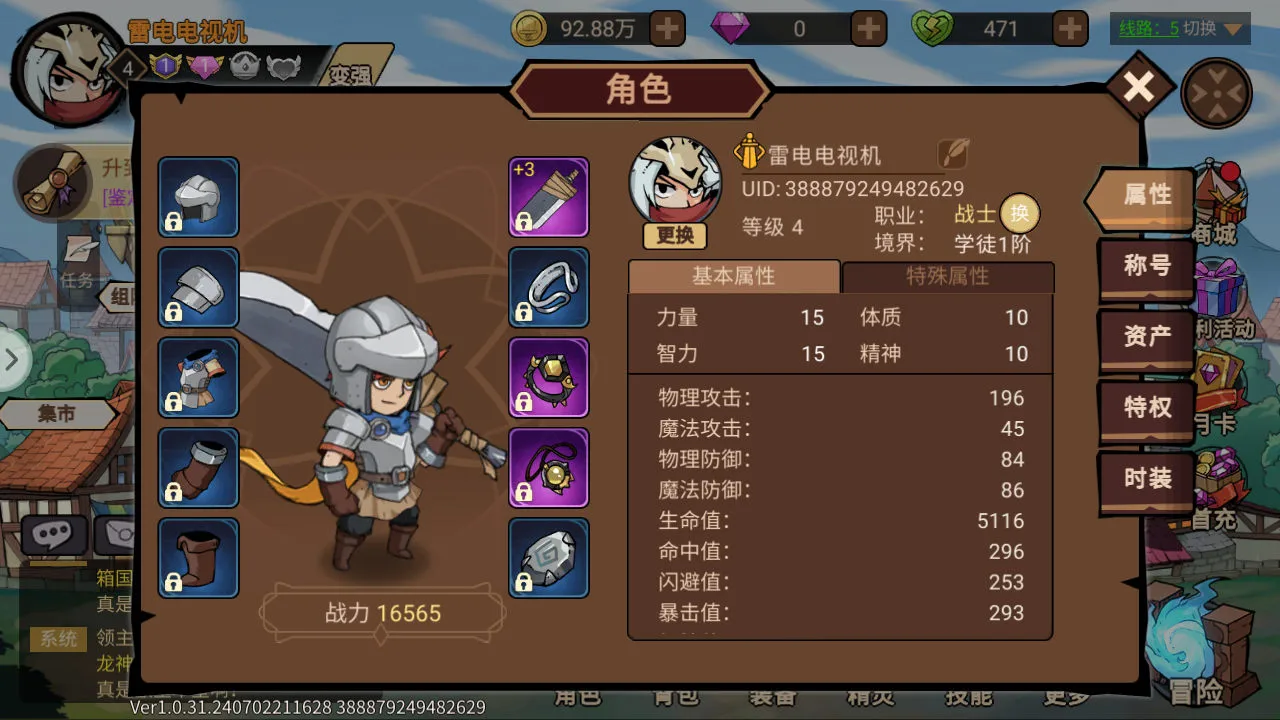Open the 资产 side tab
This screenshot has height=720, width=1280.
pos(1146,337)
